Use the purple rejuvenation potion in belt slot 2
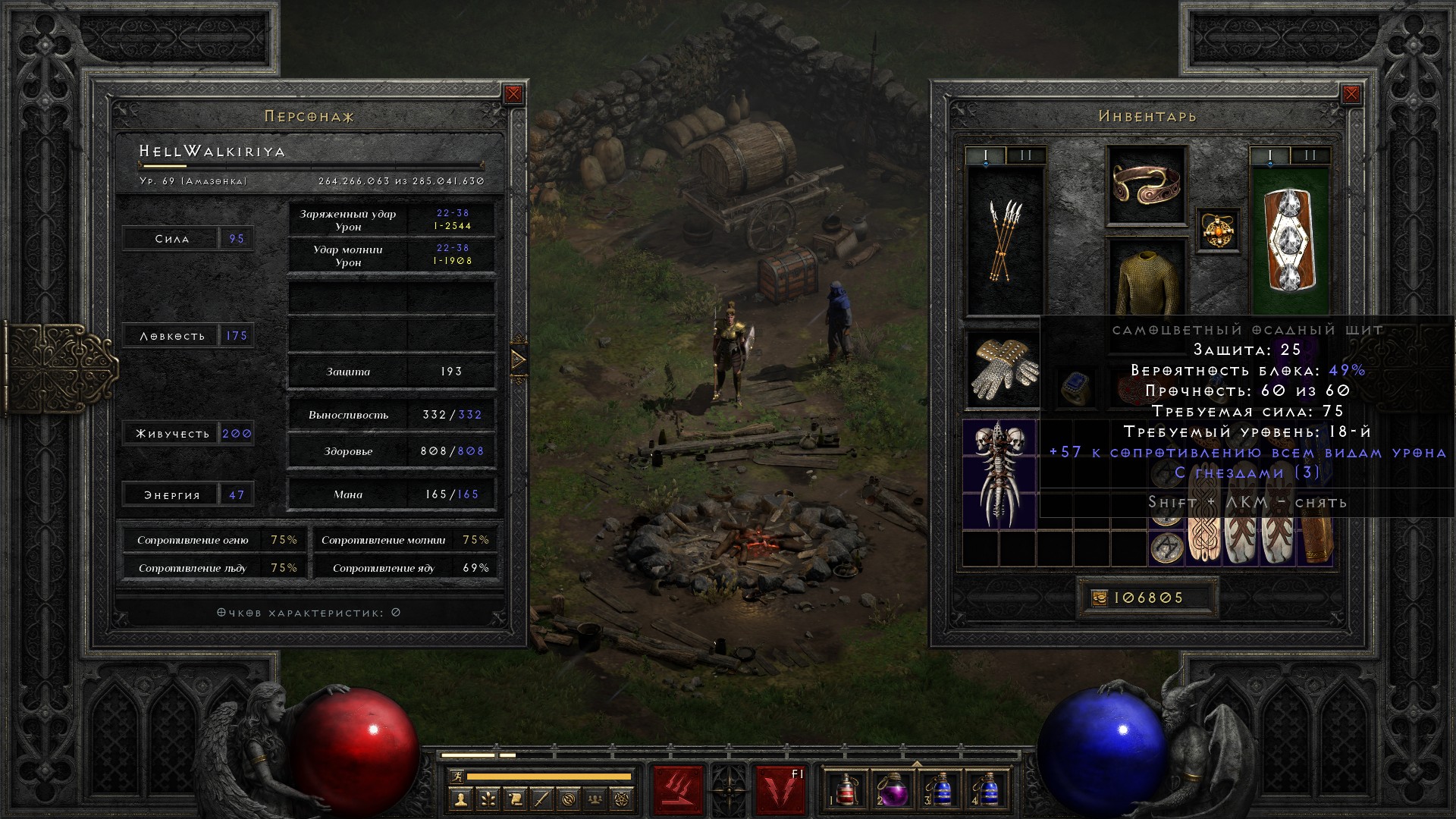Image resolution: width=1456 pixels, height=819 pixels. (x=893, y=790)
